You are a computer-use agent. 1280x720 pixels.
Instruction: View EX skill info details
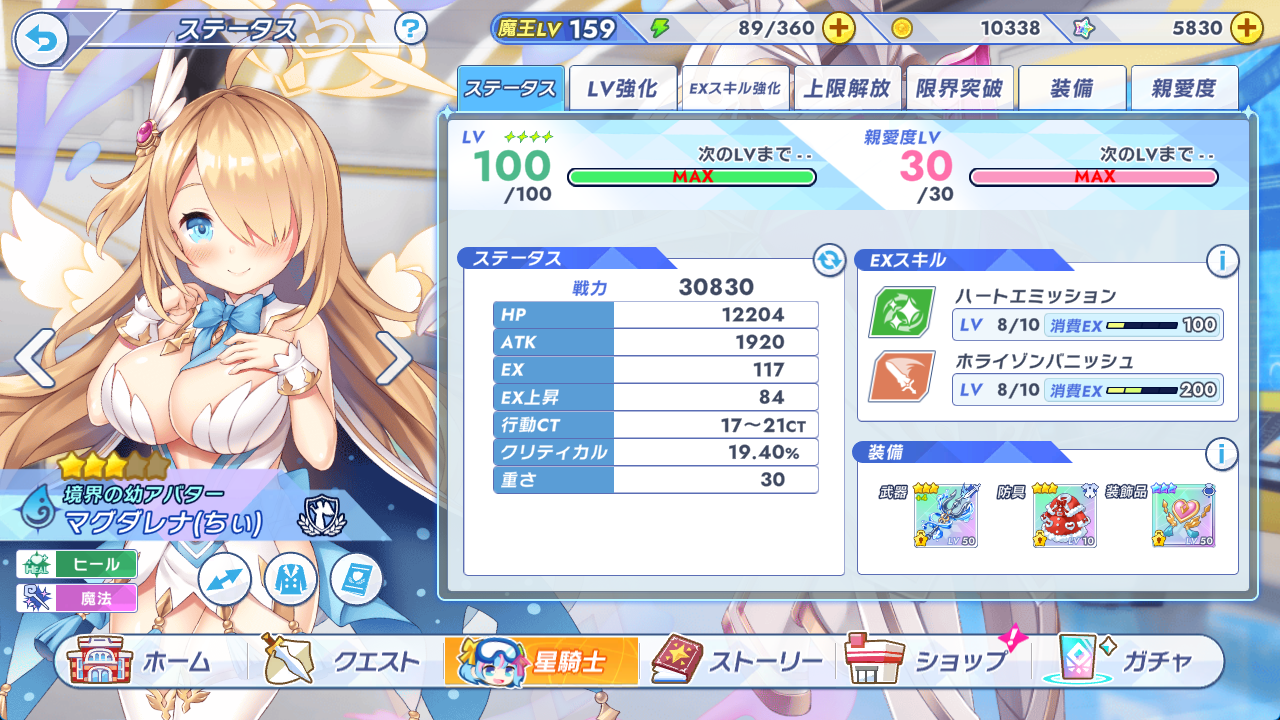pyautogui.click(x=1221, y=261)
